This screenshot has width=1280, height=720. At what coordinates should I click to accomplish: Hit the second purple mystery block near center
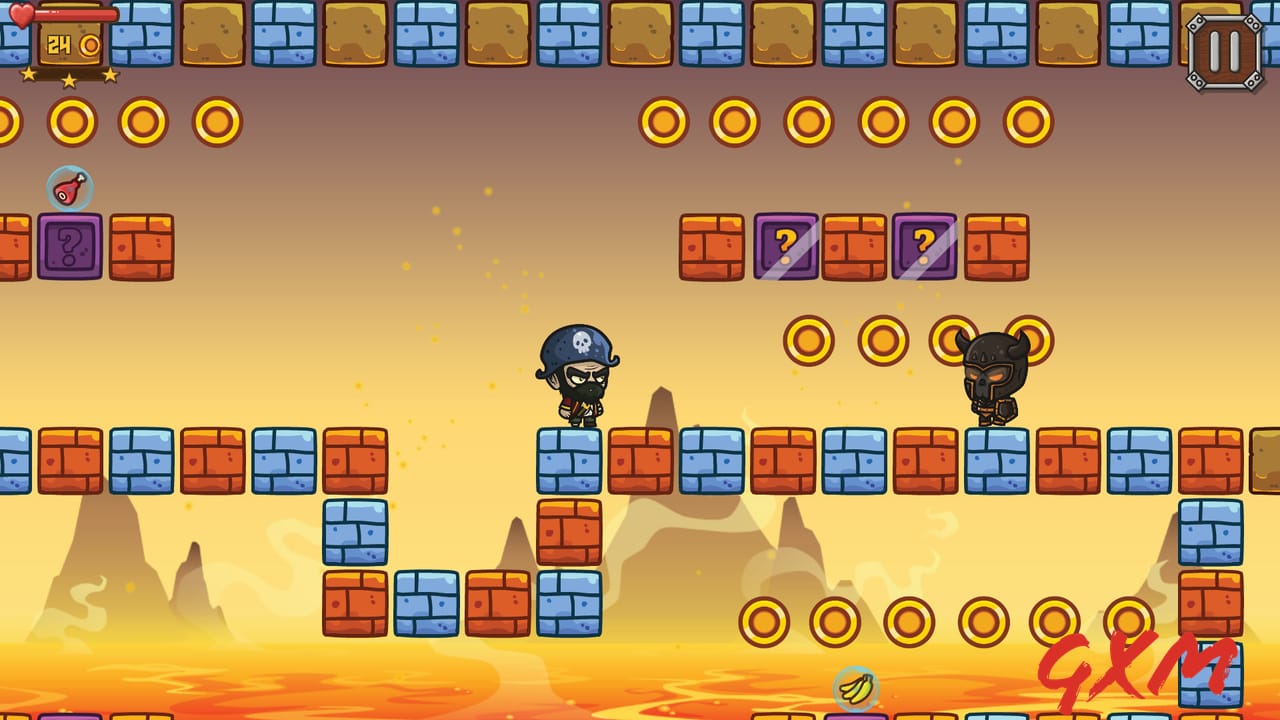(925, 243)
